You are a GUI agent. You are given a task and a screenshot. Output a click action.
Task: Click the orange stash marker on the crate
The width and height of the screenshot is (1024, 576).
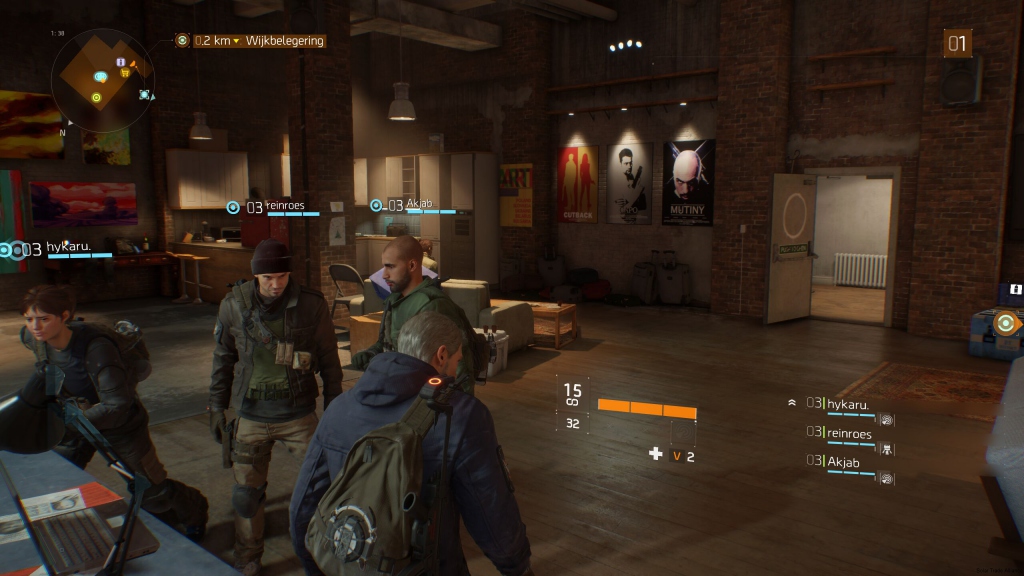point(1006,322)
